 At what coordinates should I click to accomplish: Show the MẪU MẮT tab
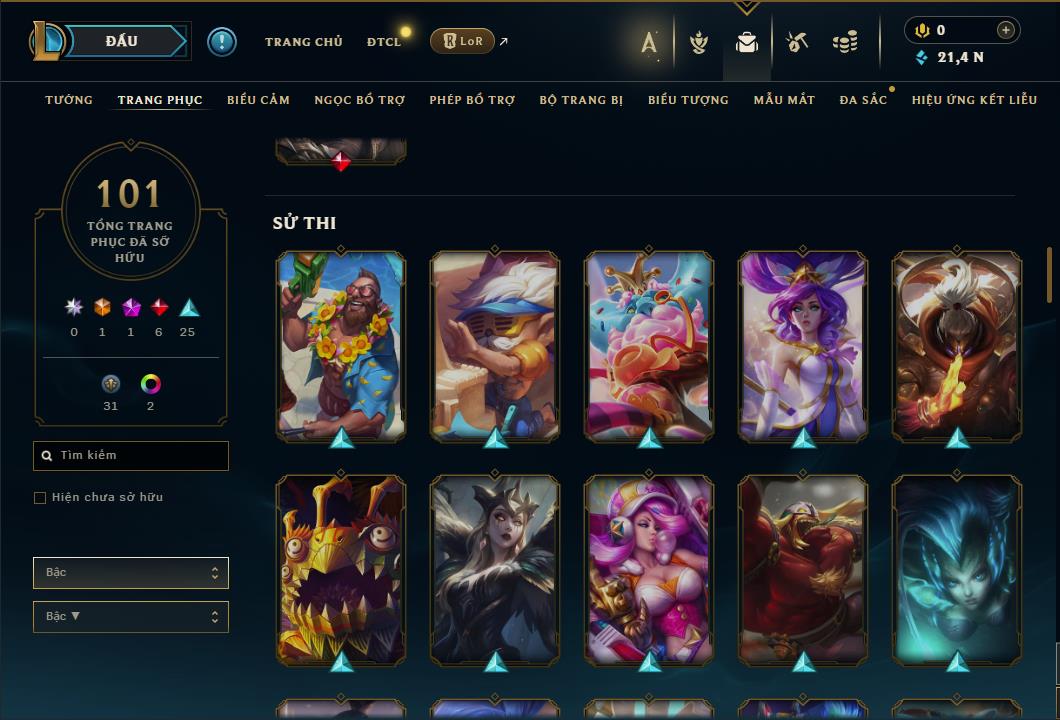[x=784, y=100]
